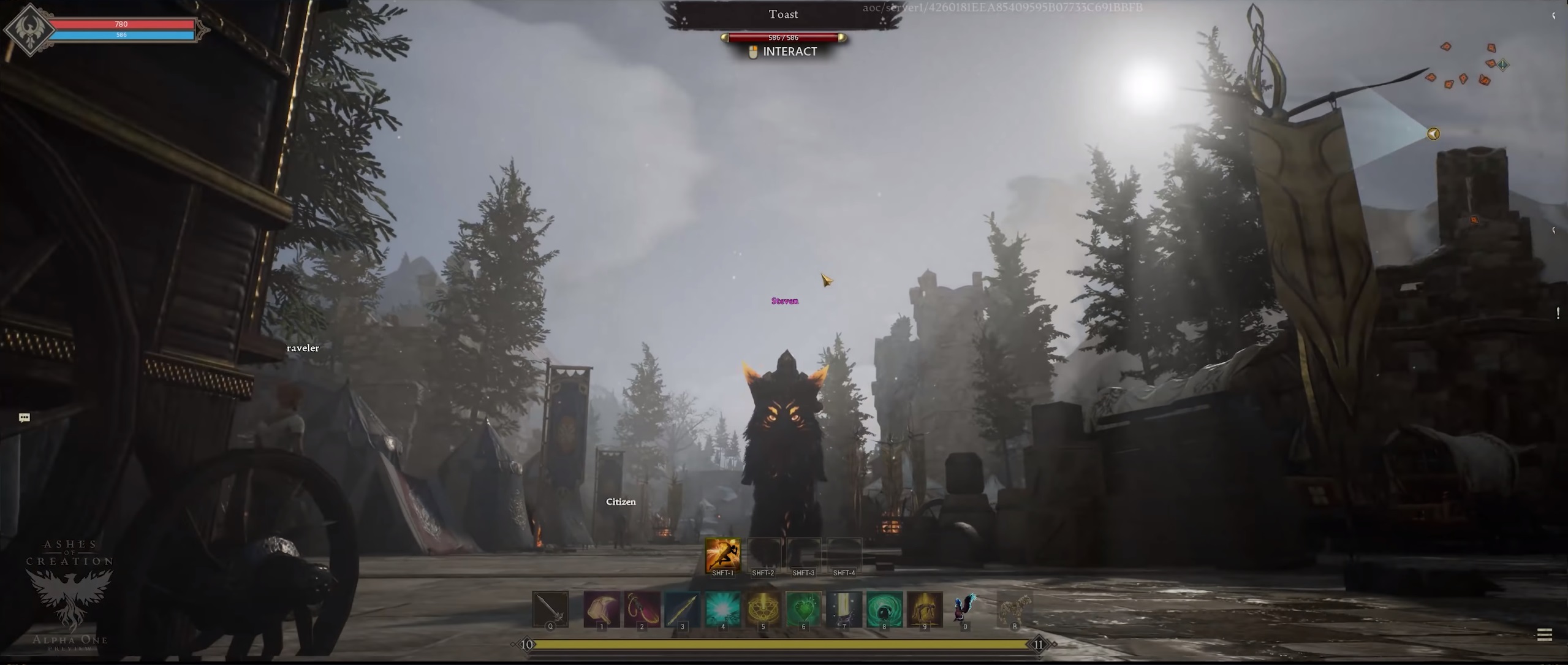Activate the golden rune circle ability
Viewport: 1568px width, 665px height.
tap(763, 609)
